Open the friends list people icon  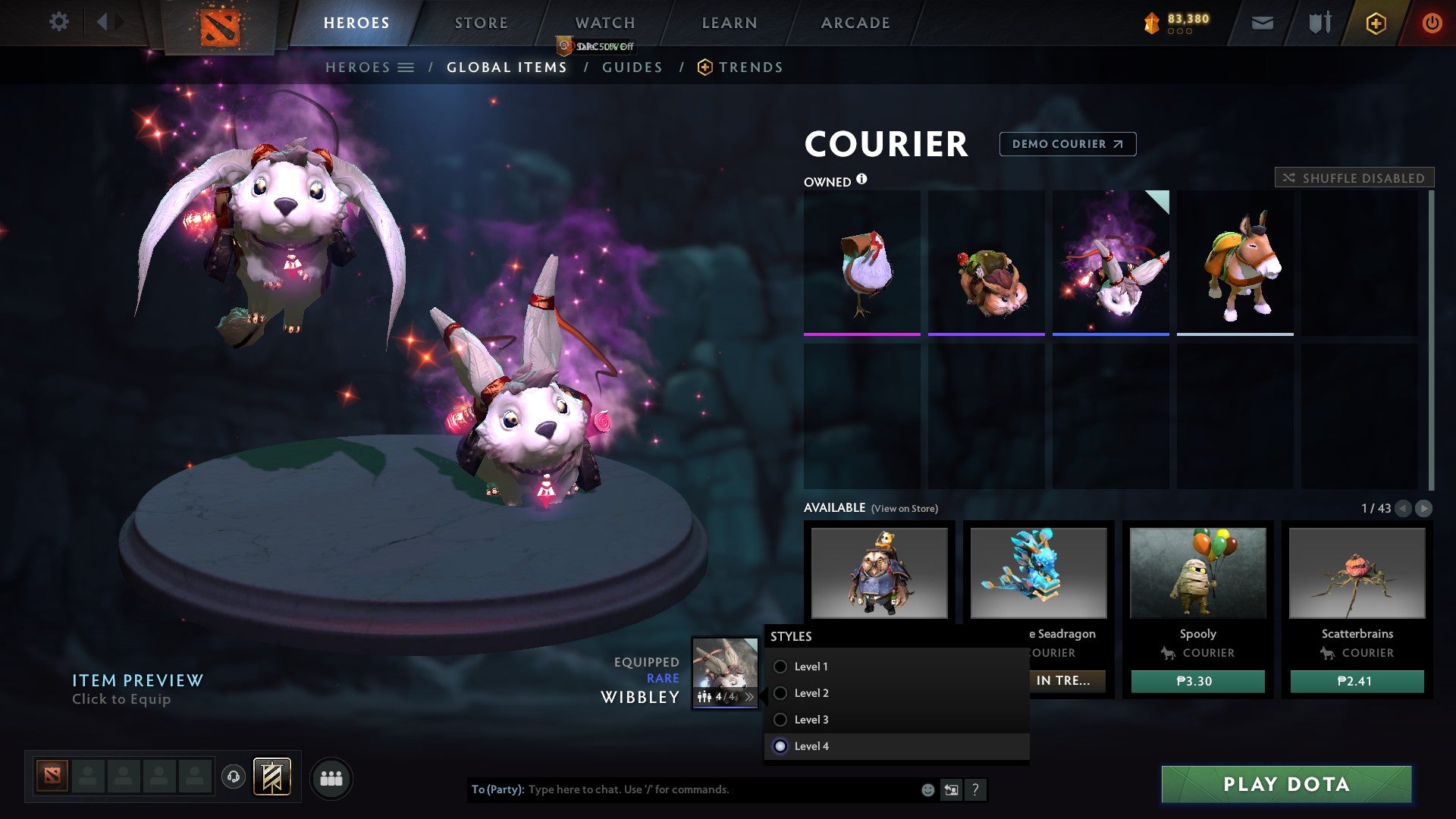(x=331, y=777)
